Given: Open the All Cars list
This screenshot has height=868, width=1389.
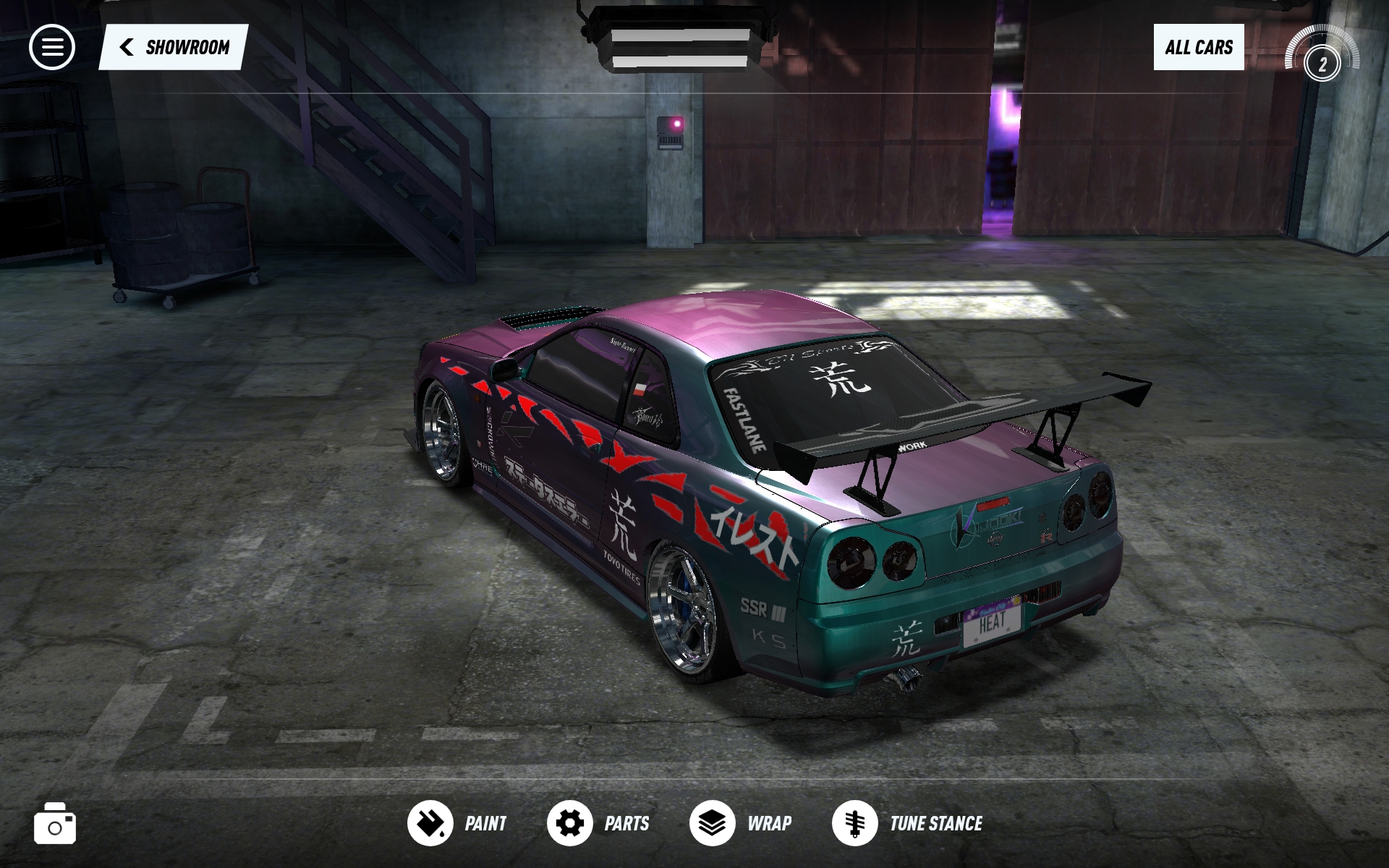Looking at the screenshot, I should [x=1198, y=48].
